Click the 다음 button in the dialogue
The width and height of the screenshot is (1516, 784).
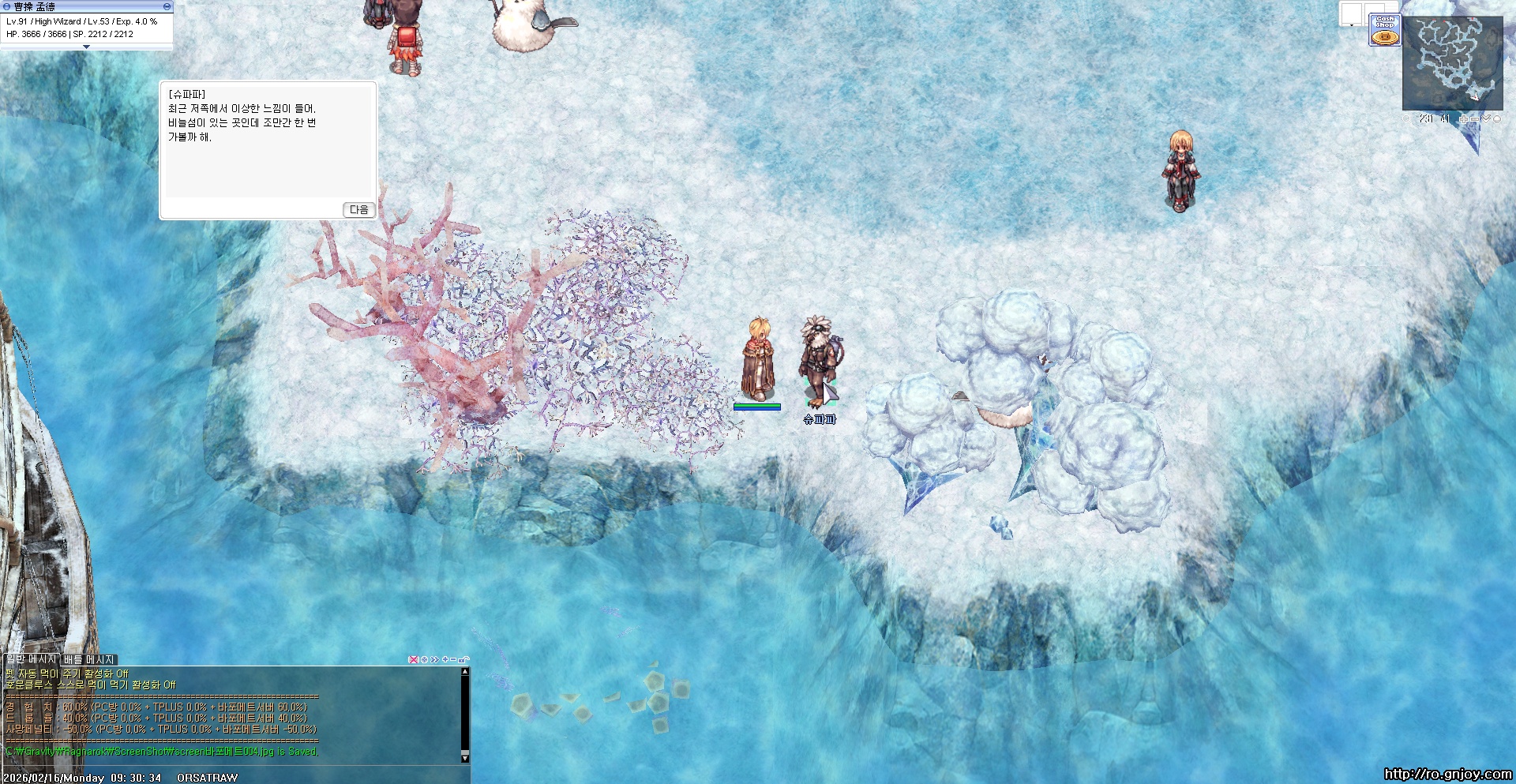(x=358, y=209)
